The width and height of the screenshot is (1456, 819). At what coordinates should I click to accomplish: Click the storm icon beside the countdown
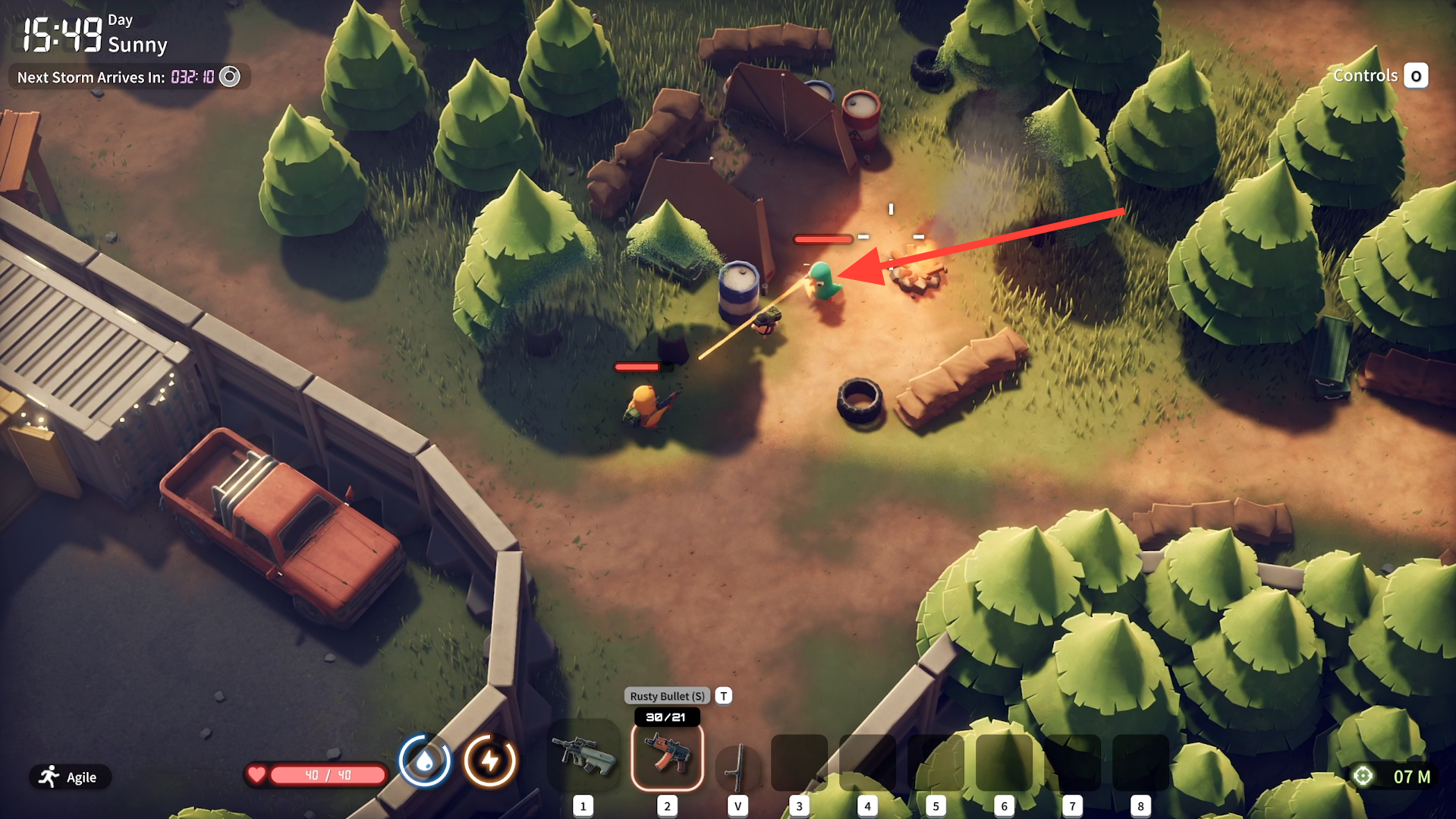pos(229,77)
